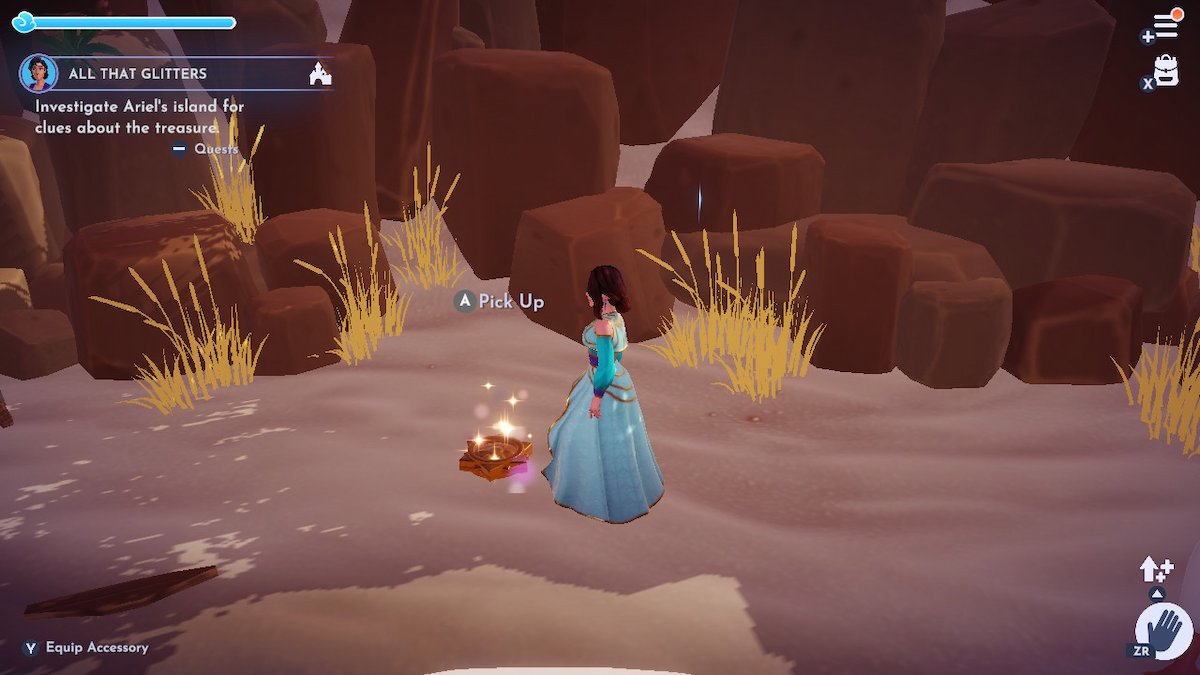Viewport: 1200px width, 675px height.
Task: Open the tool wheel arrow icon
Action: tap(1156, 571)
